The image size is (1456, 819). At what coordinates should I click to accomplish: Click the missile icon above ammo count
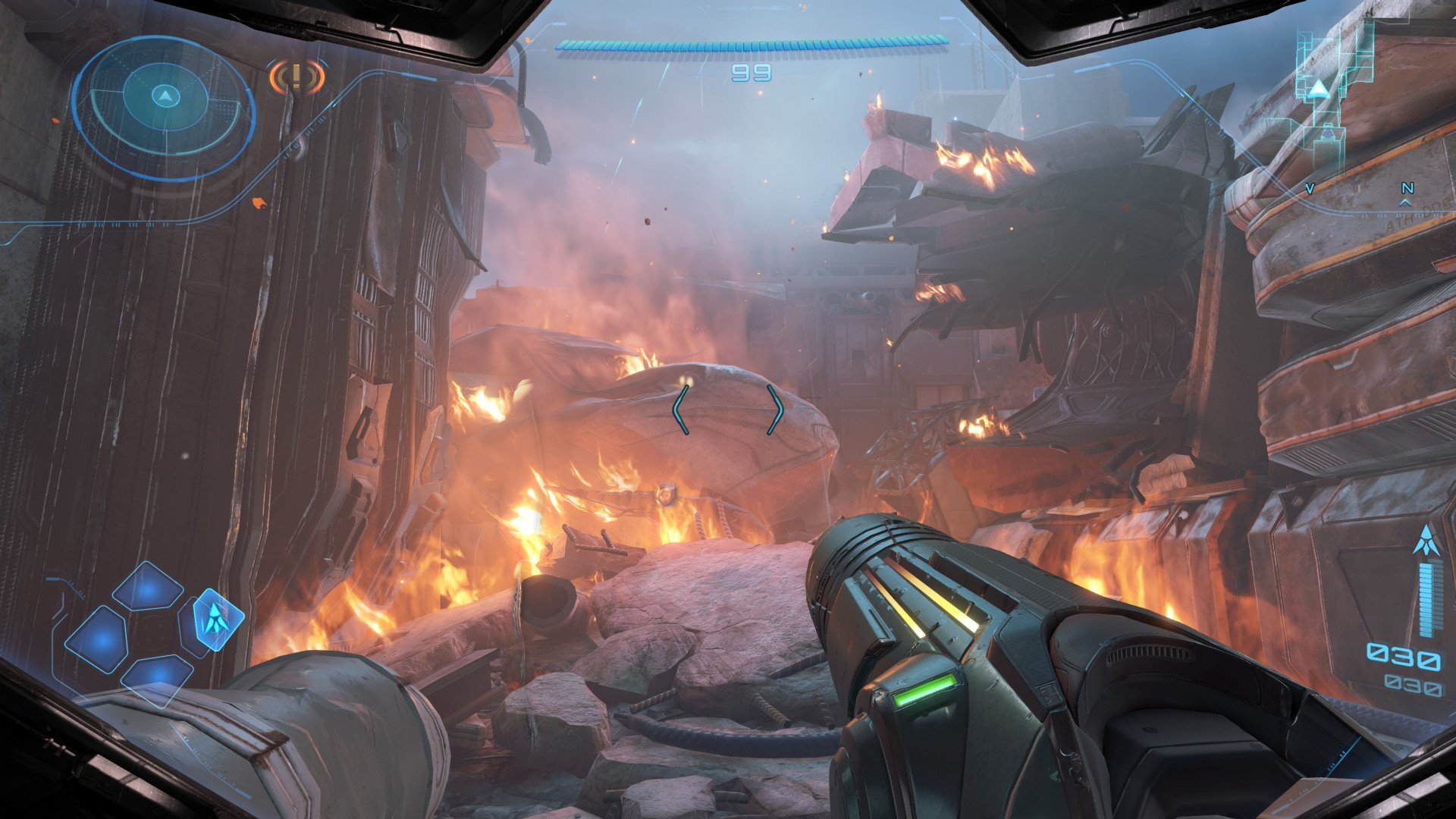click(1427, 541)
